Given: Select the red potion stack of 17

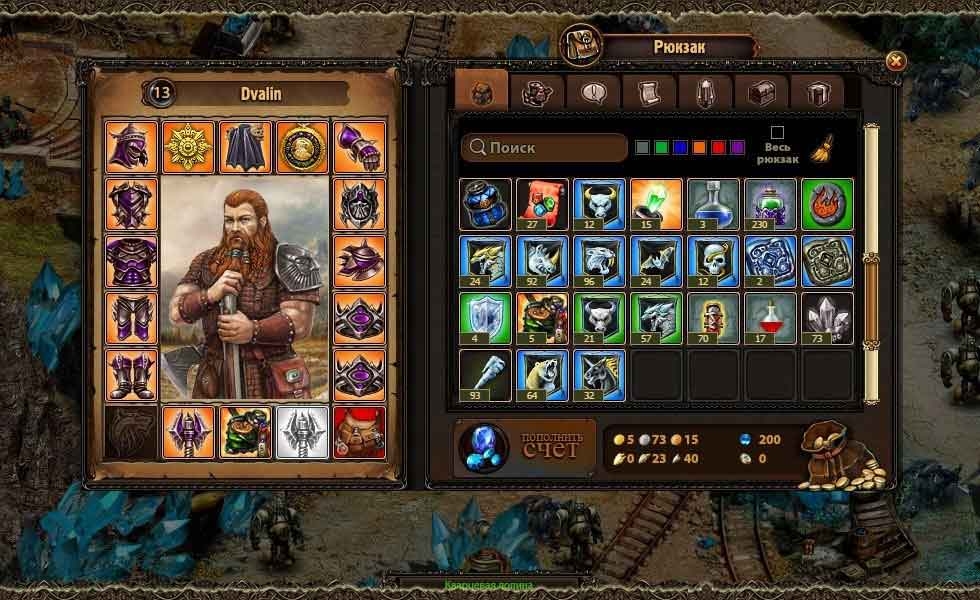Looking at the screenshot, I should pyautogui.click(x=770, y=318).
